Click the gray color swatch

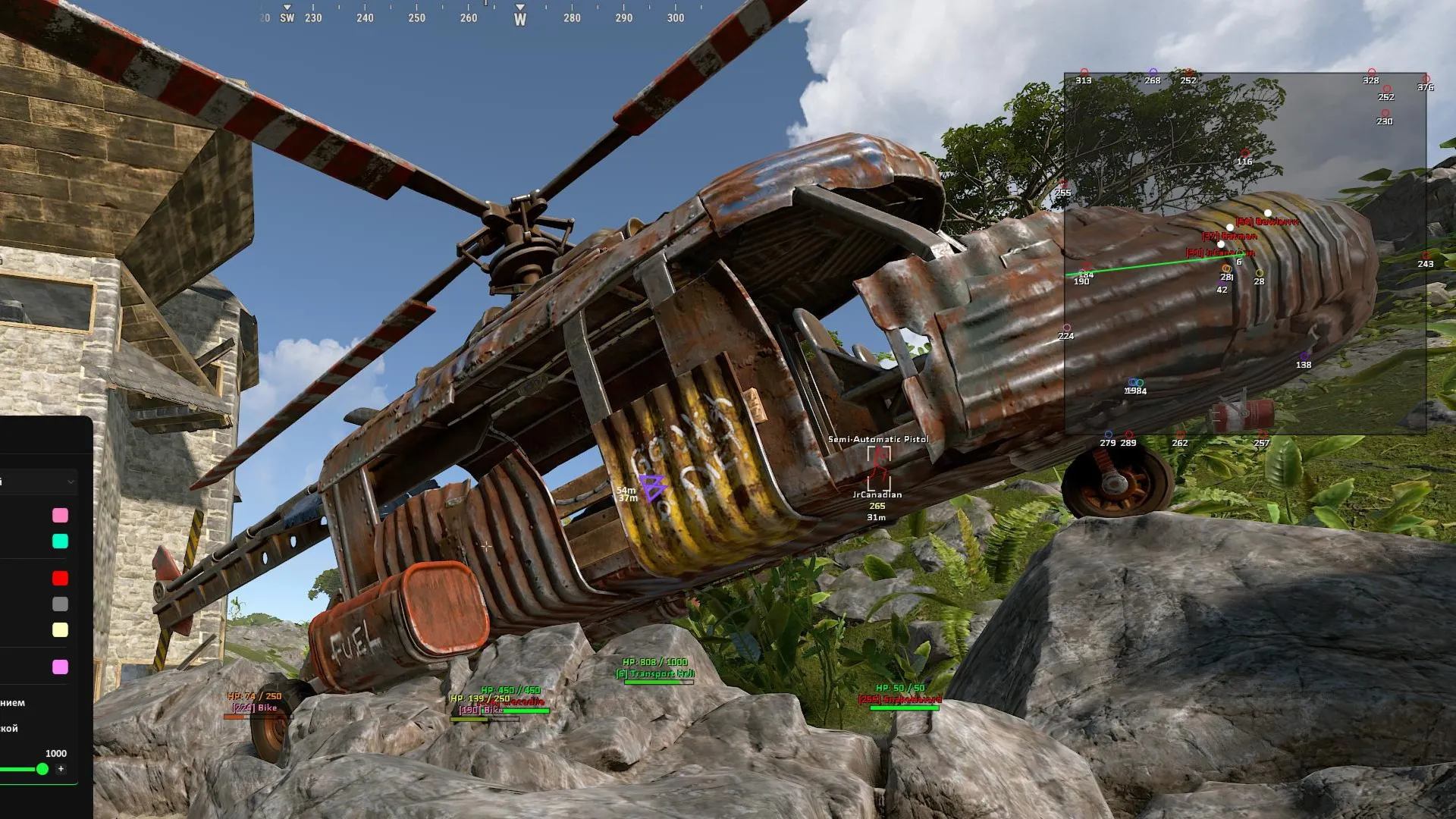60,604
